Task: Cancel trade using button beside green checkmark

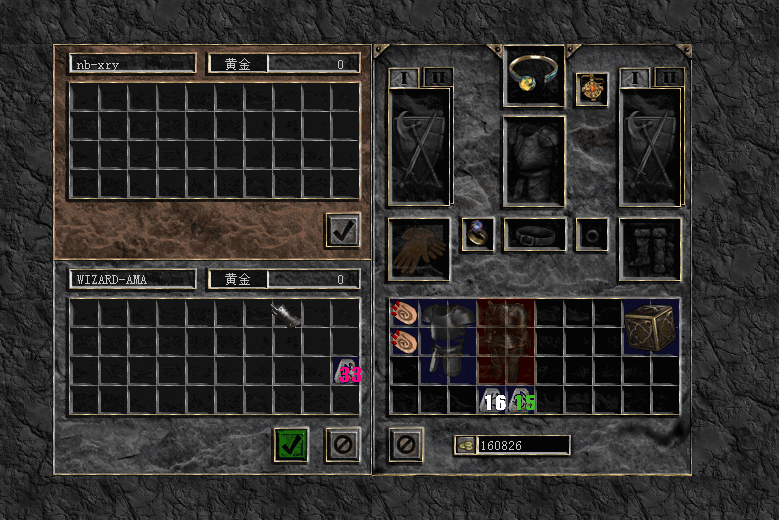Action: coord(343,444)
